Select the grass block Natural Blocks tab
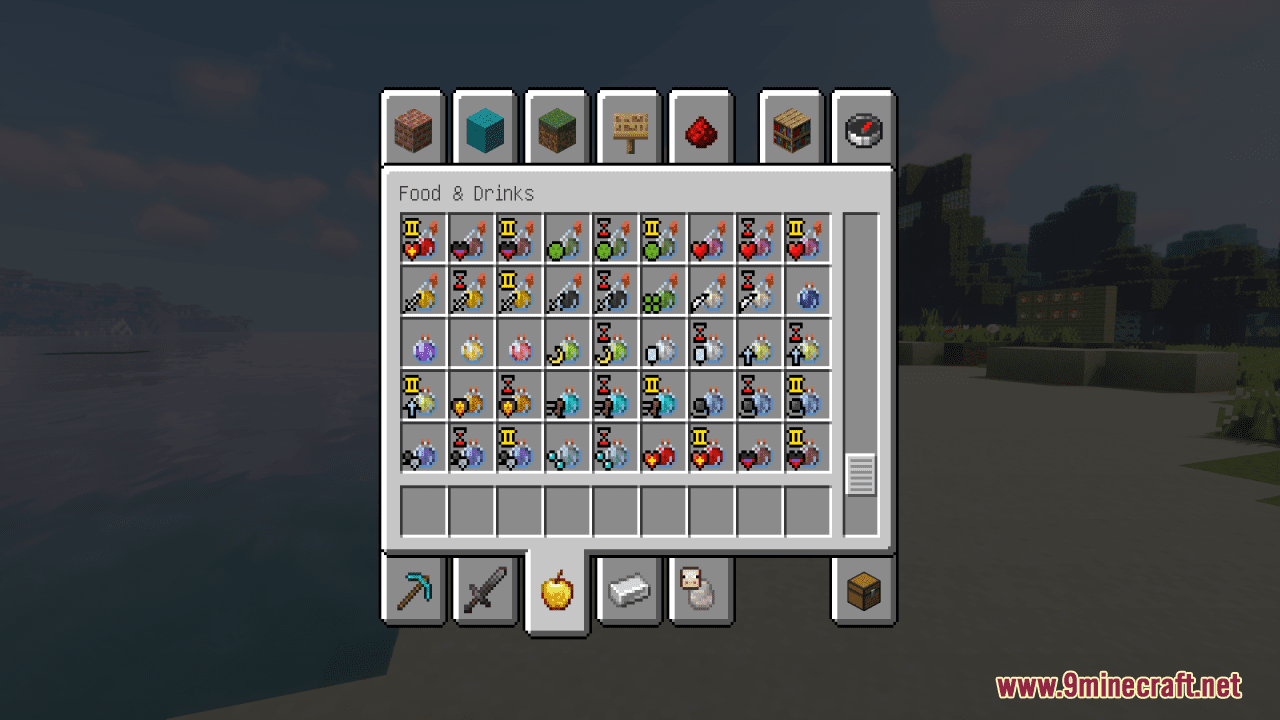1280x720 pixels. point(557,128)
